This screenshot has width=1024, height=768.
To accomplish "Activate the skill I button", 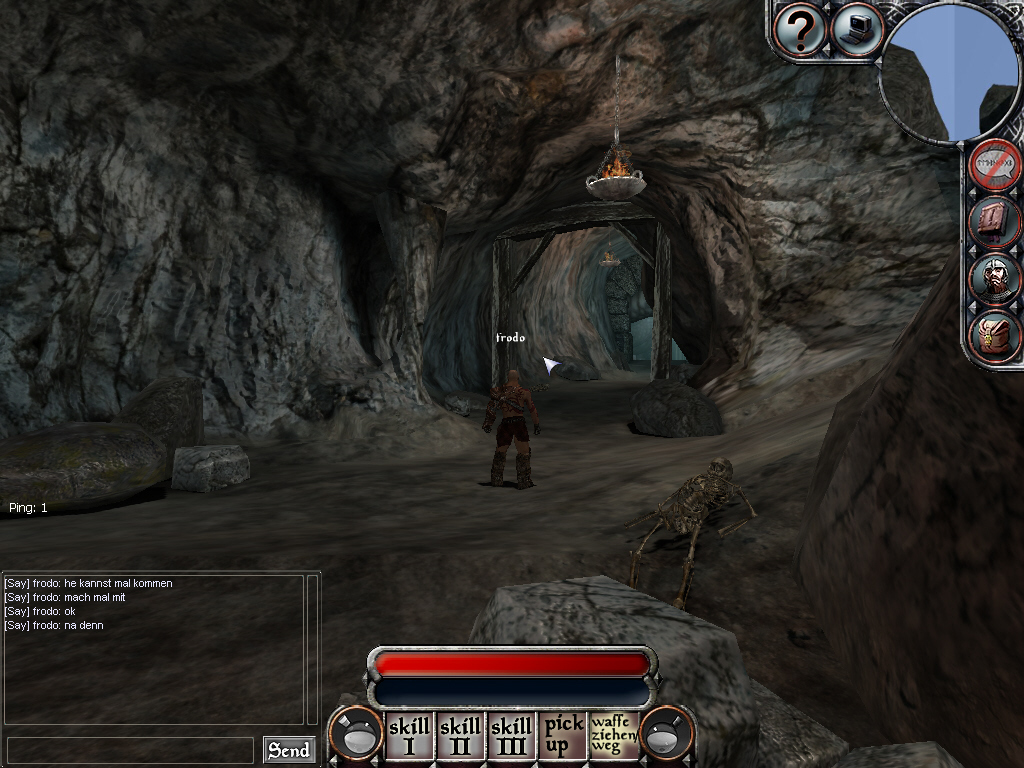I will tap(409, 735).
